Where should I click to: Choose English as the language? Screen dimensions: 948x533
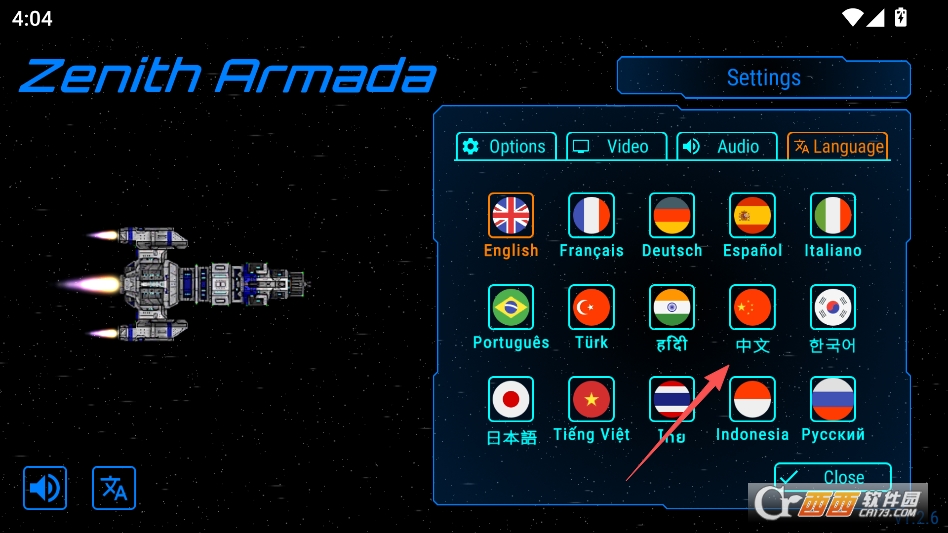click(511, 215)
